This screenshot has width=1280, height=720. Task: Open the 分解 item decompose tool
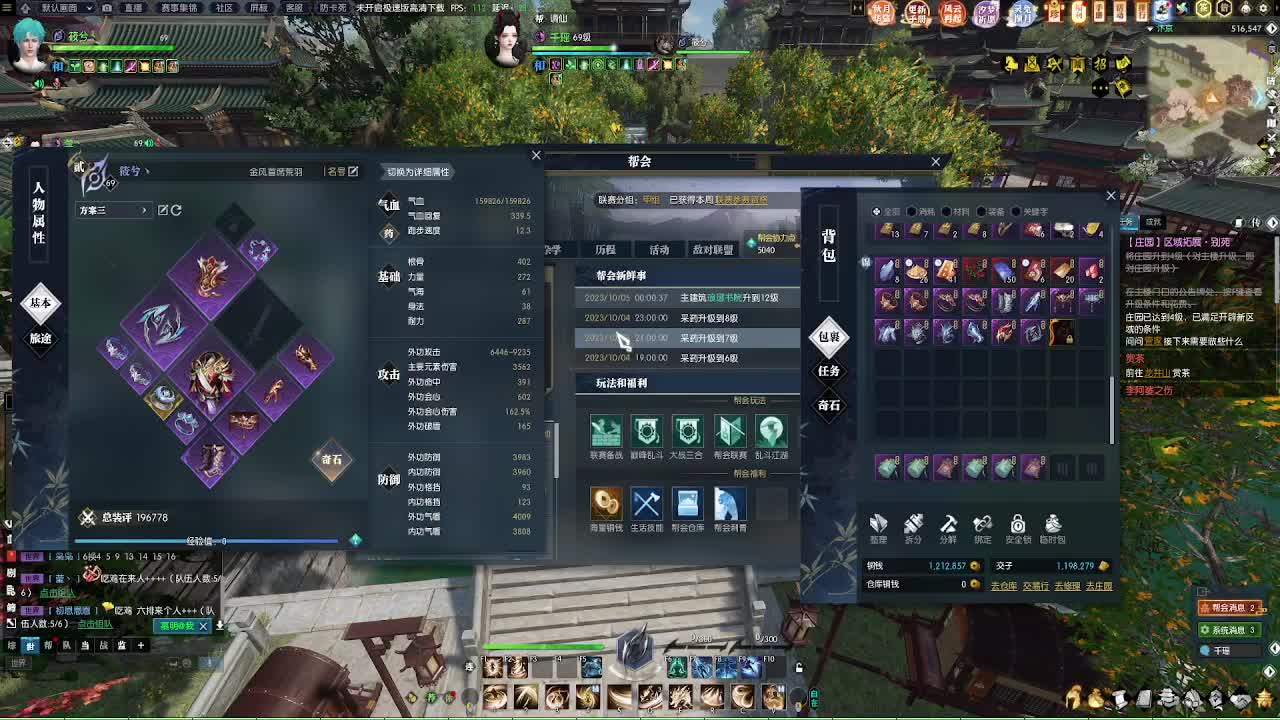948,525
